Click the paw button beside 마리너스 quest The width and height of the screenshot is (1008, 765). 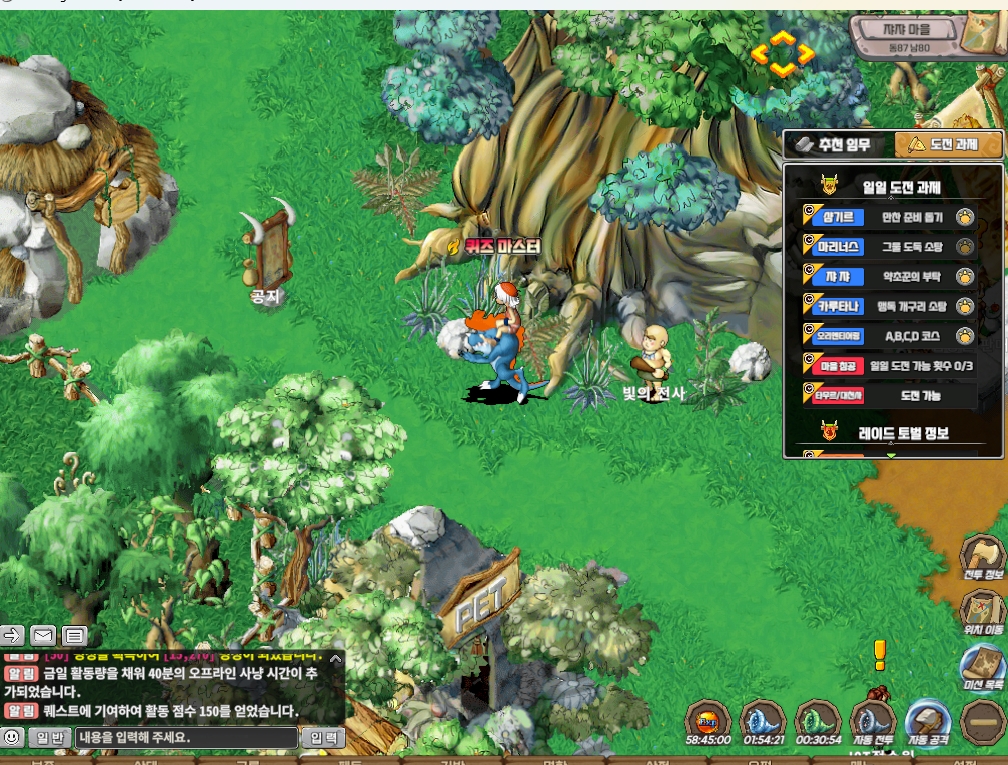point(964,246)
